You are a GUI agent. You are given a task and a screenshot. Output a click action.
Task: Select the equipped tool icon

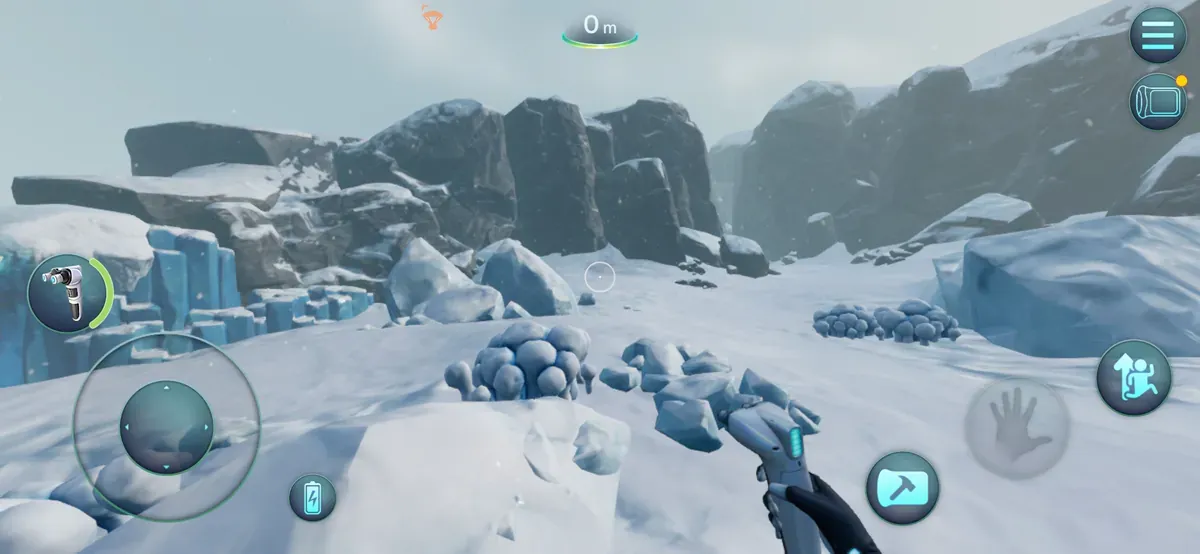coord(68,293)
